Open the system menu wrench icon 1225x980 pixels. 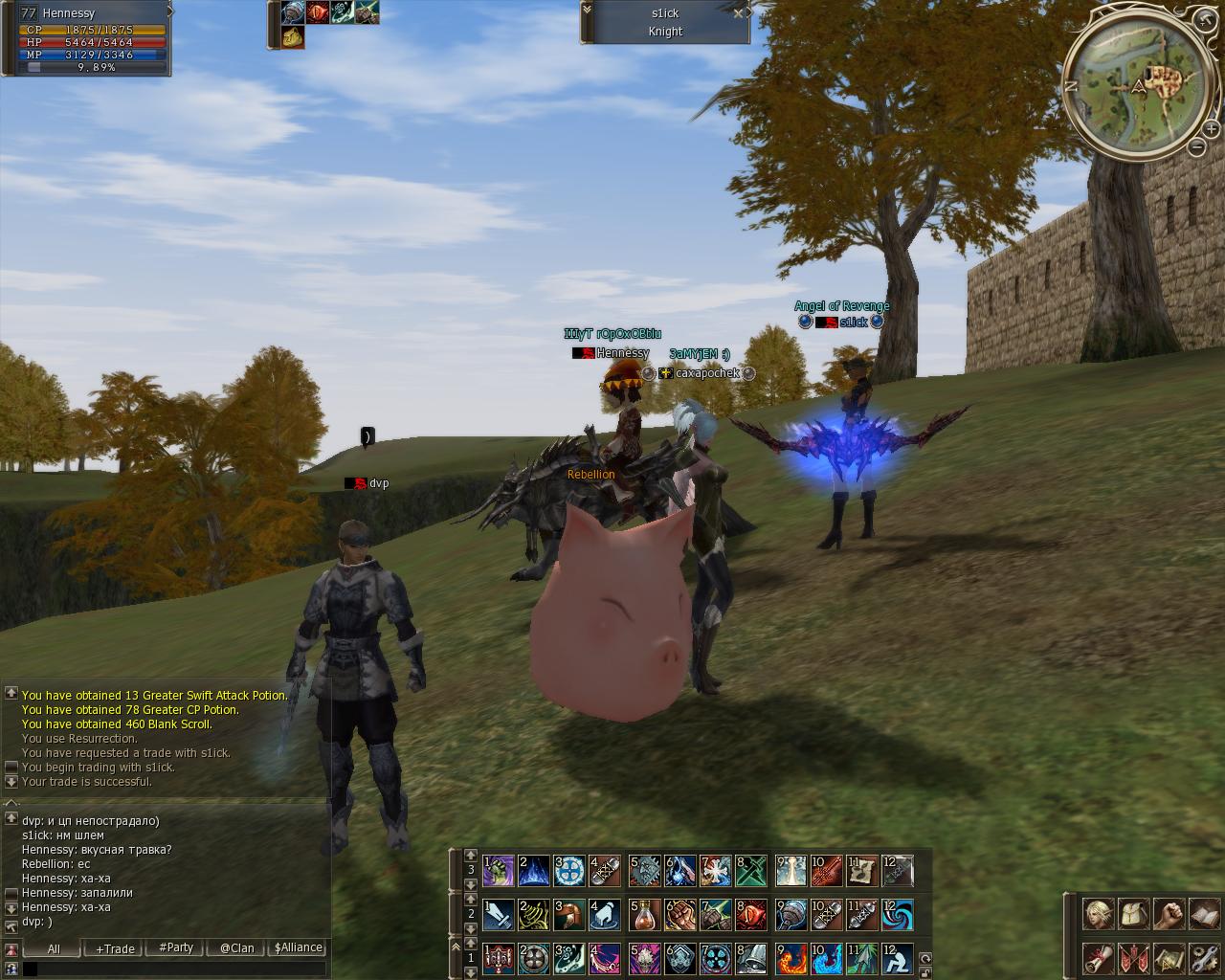[1203, 957]
